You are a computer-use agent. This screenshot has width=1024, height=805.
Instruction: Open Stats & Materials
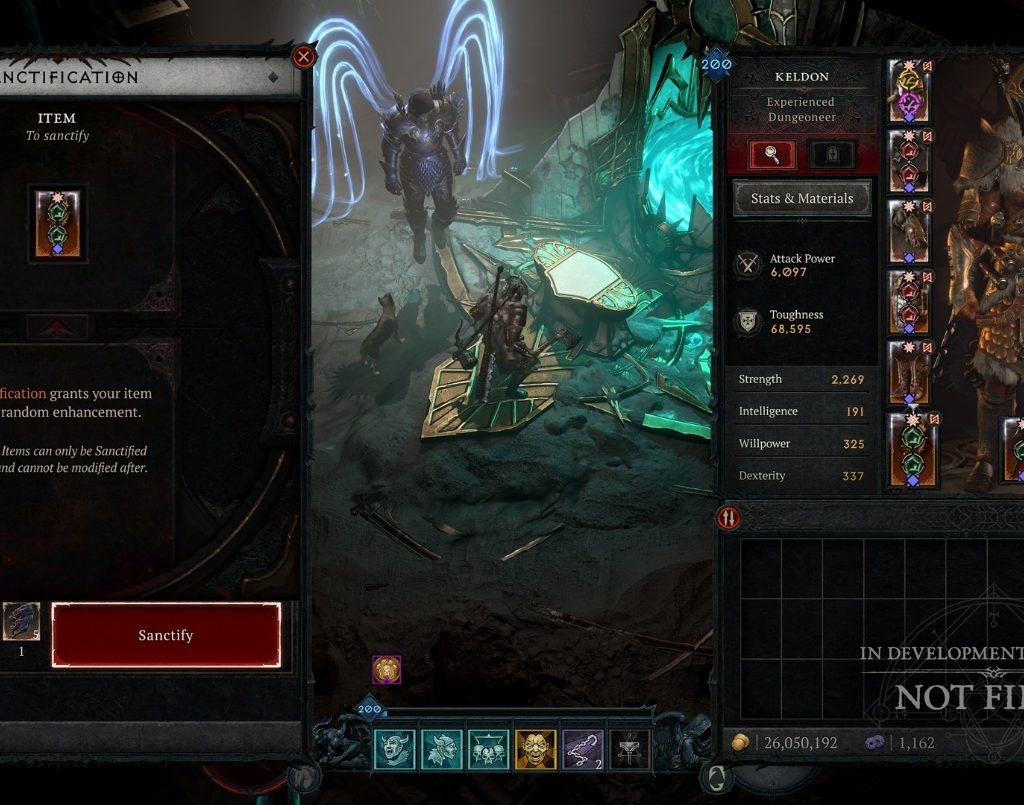click(x=802, y=198)
